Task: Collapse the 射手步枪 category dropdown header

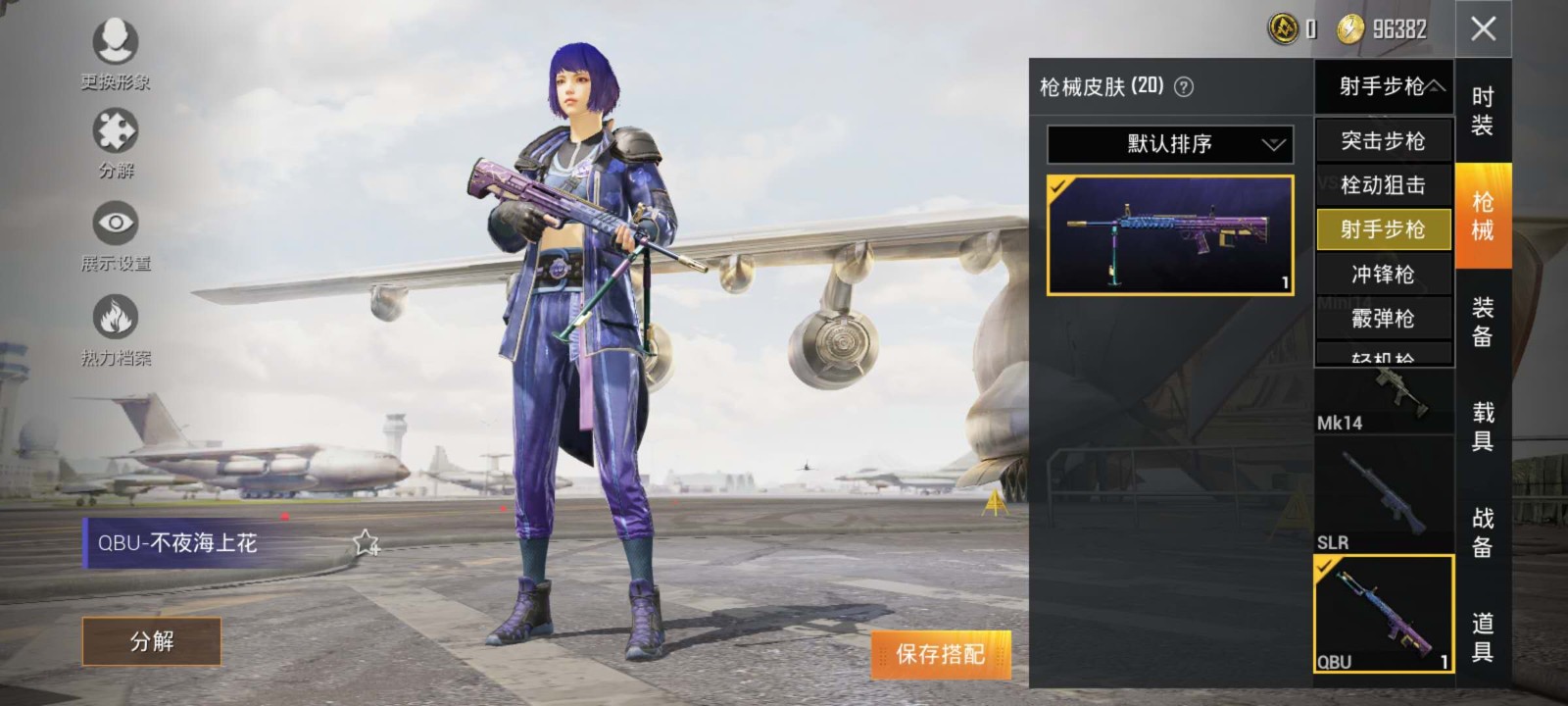Action: pos(1383,86)
